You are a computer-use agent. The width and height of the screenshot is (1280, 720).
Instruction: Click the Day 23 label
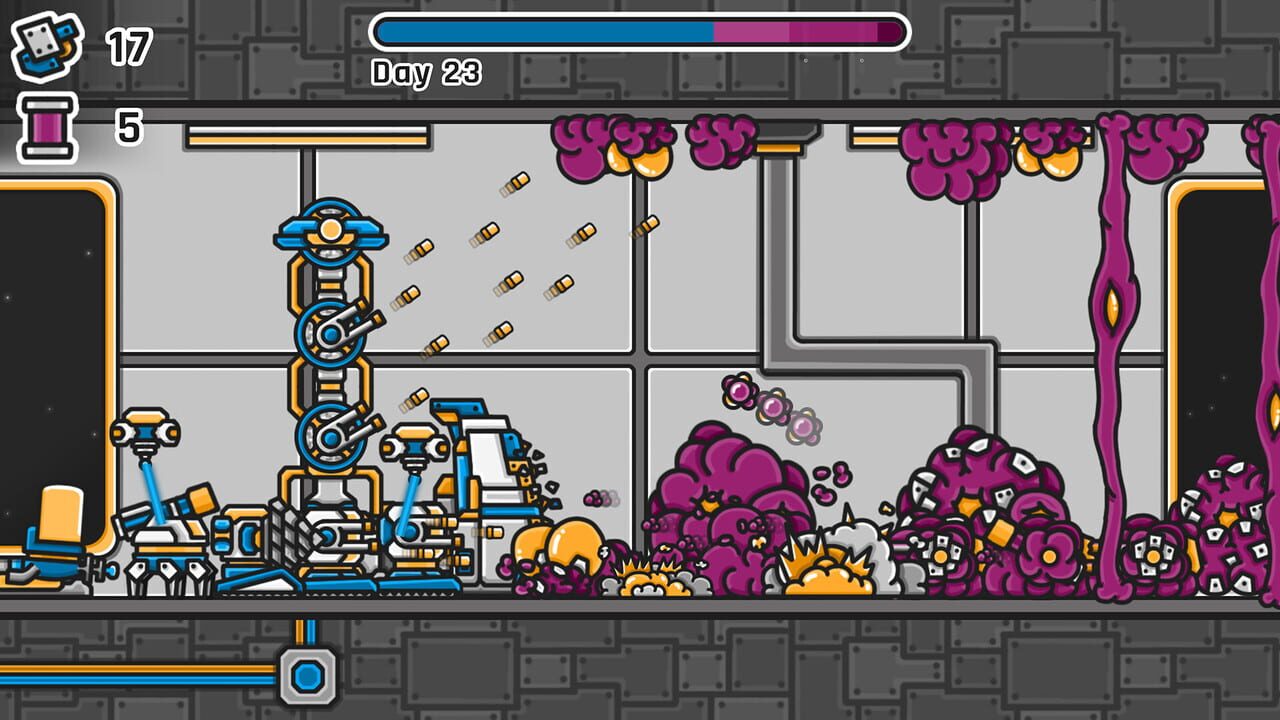point(425,72)
